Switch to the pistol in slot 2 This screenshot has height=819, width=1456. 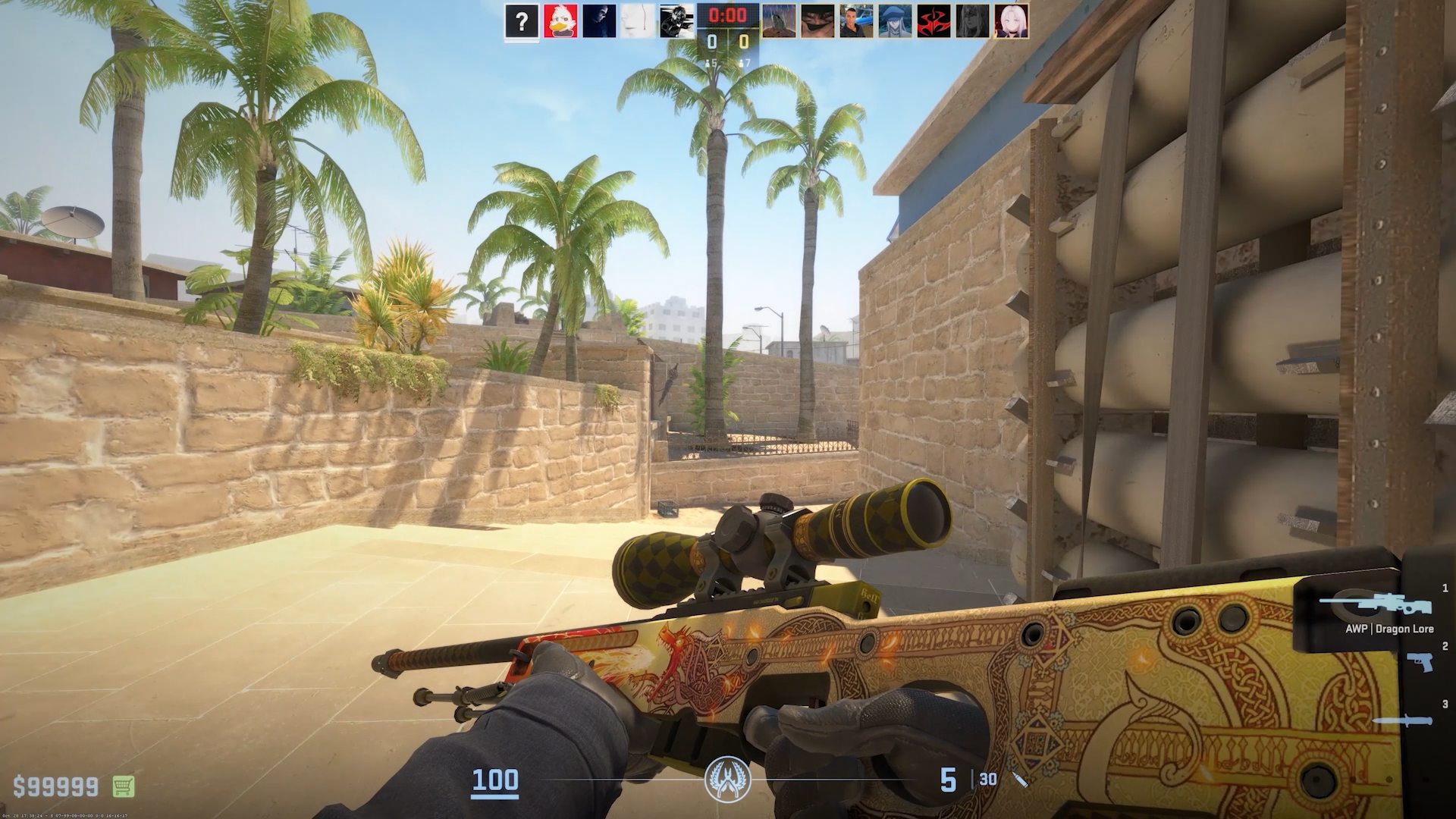pyautogui.click(x=1419, y=662)
